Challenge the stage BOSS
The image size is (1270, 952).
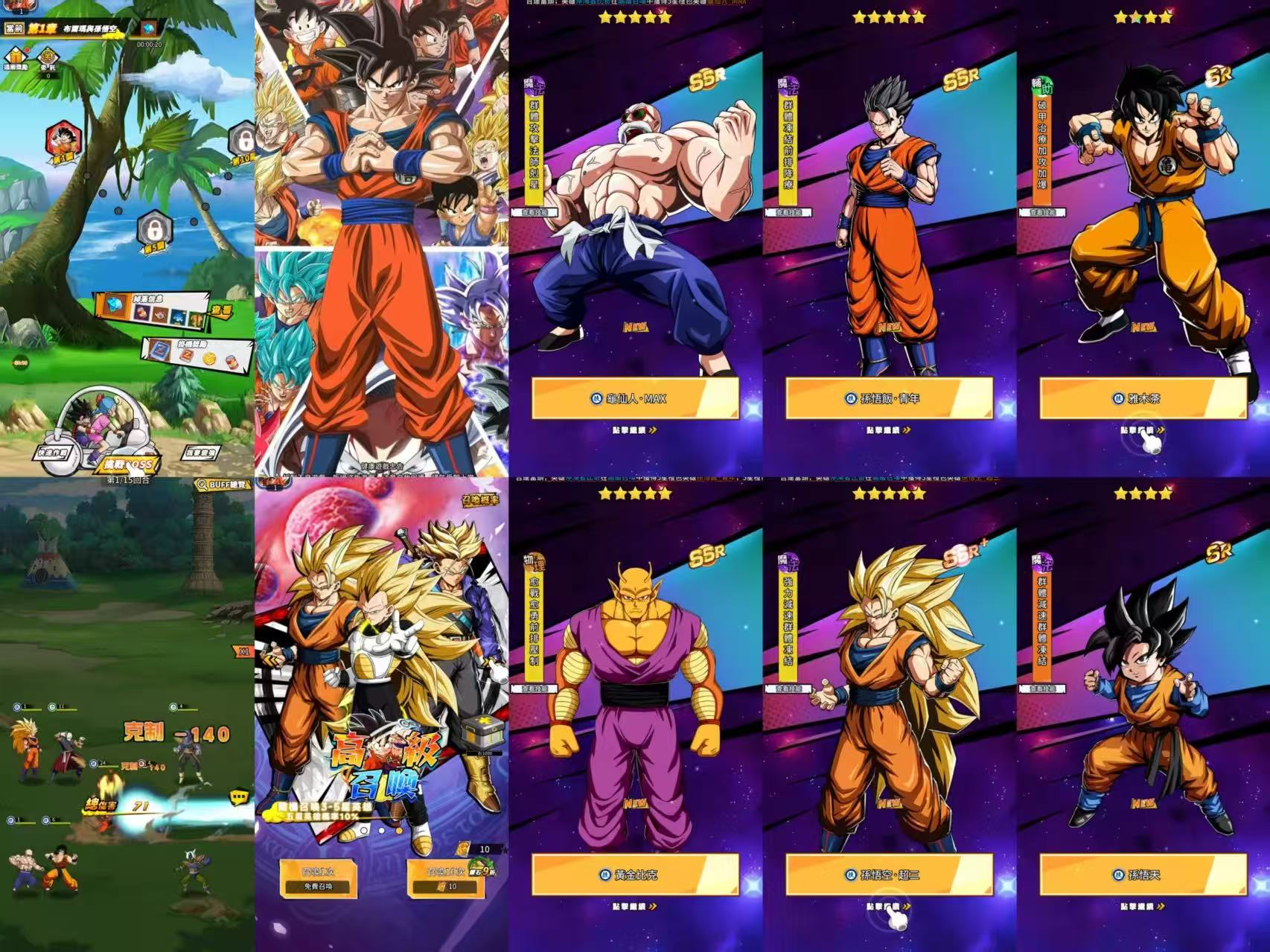[128, 464]
